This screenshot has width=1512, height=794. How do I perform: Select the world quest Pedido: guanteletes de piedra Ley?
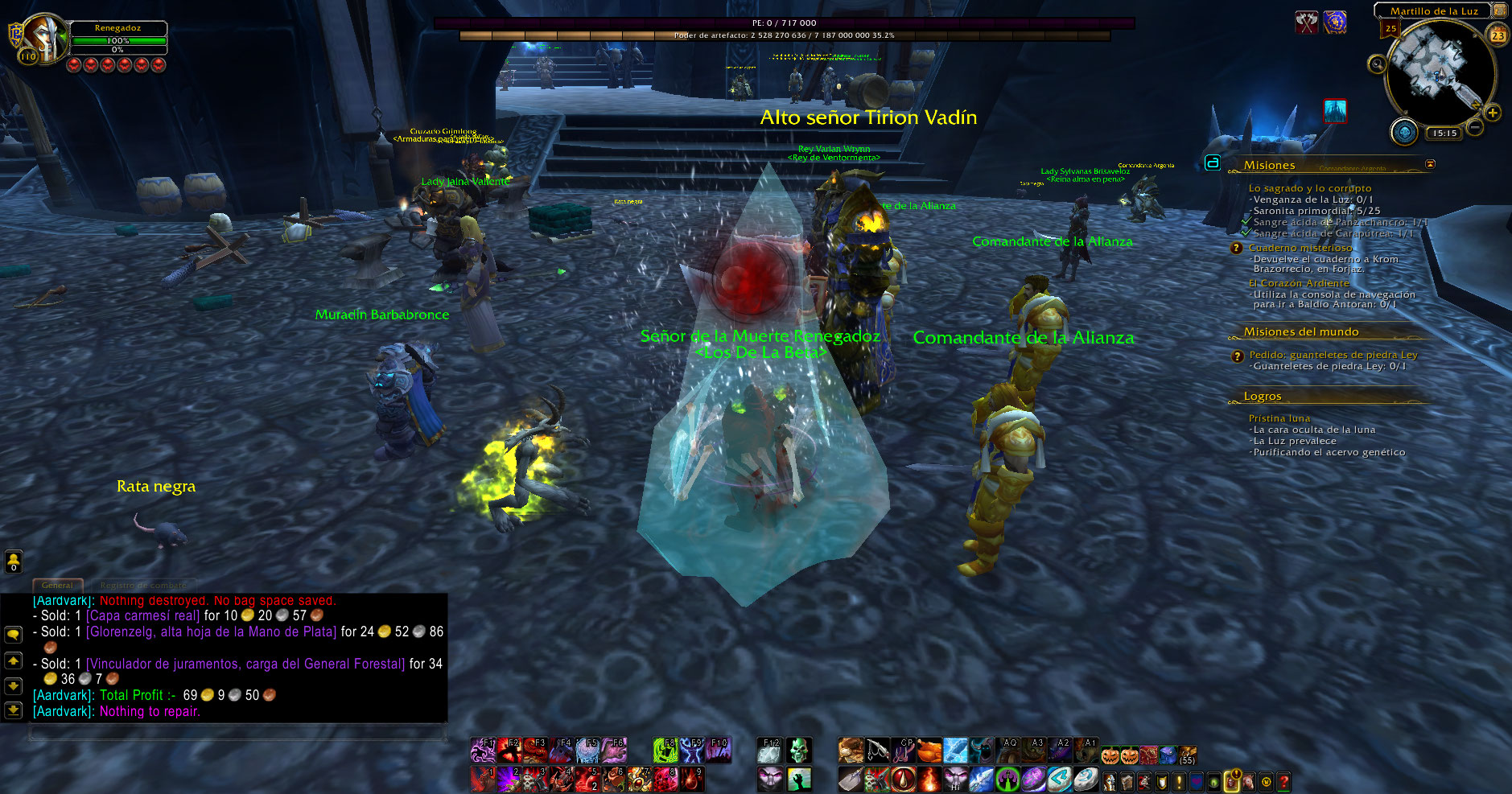click(x=1333, y=355)
